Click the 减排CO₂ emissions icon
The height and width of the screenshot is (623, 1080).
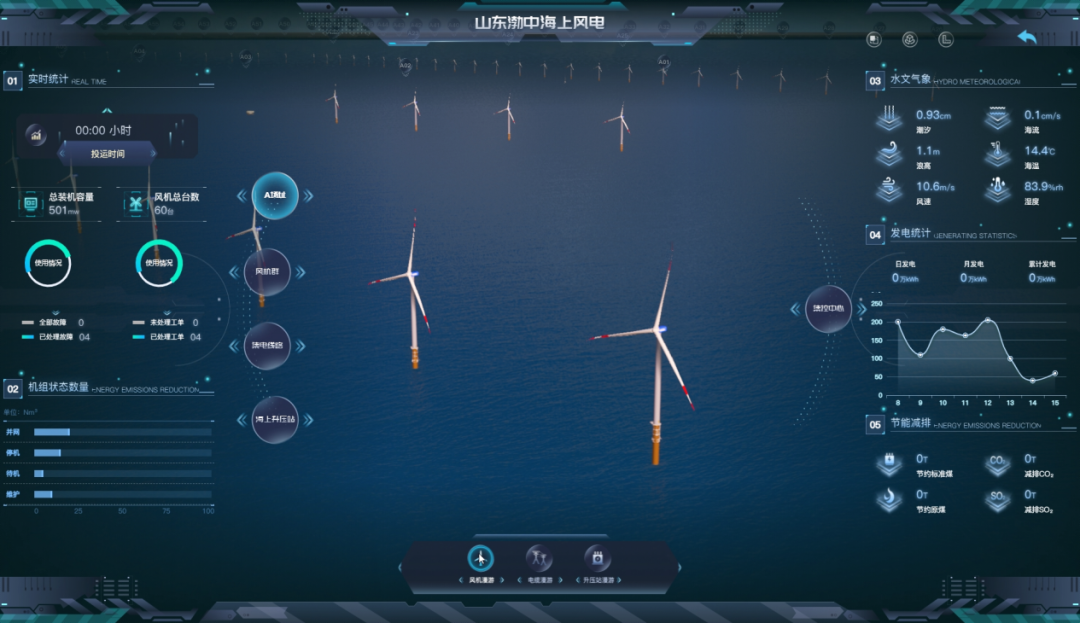[998, 464]
